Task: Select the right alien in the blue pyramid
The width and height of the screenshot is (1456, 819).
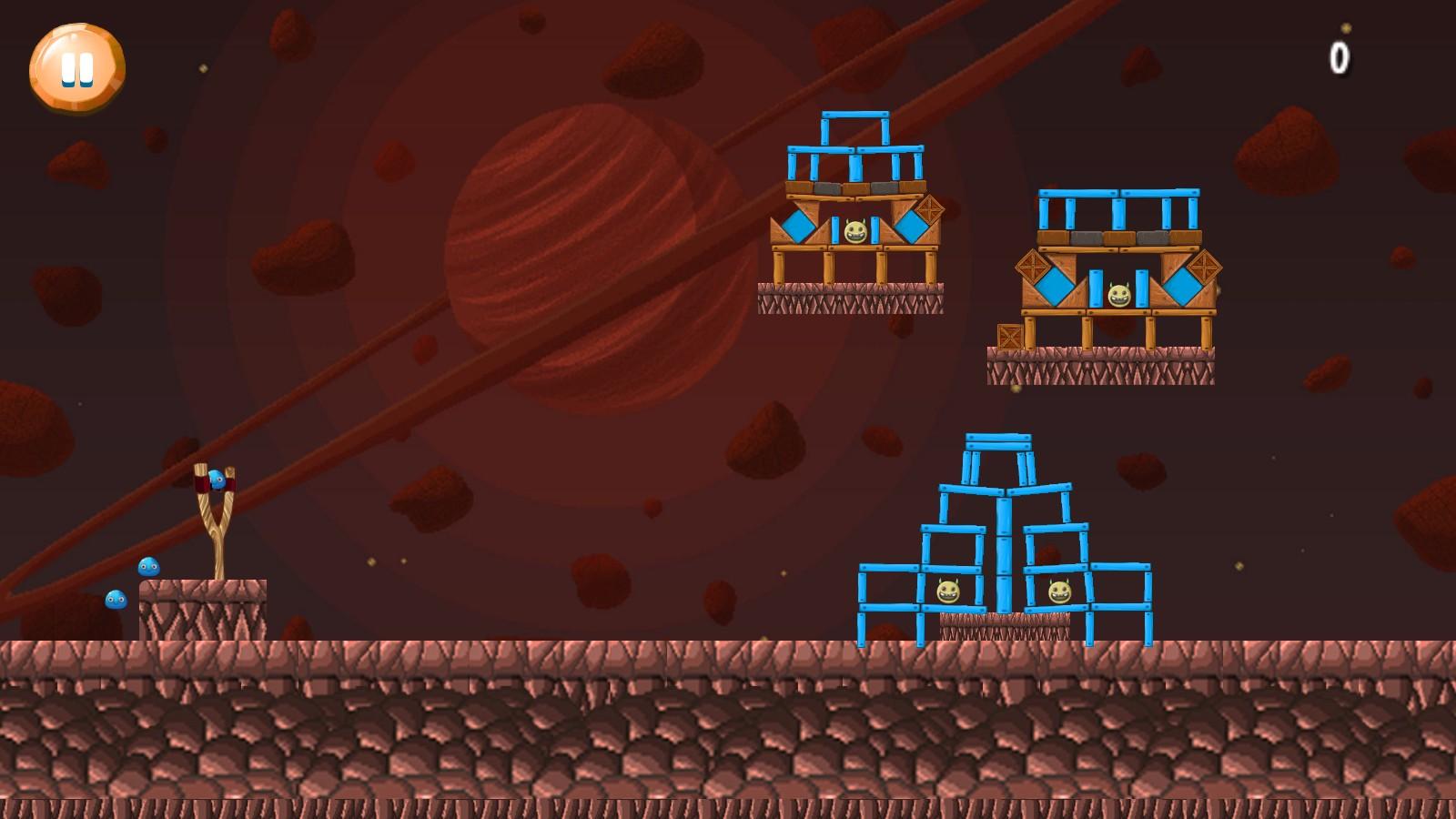Action: click(1058, 591)
